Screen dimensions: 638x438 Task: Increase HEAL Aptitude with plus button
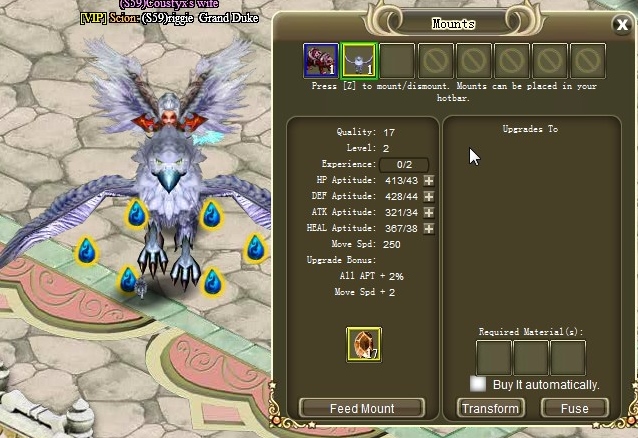[429, 228]
